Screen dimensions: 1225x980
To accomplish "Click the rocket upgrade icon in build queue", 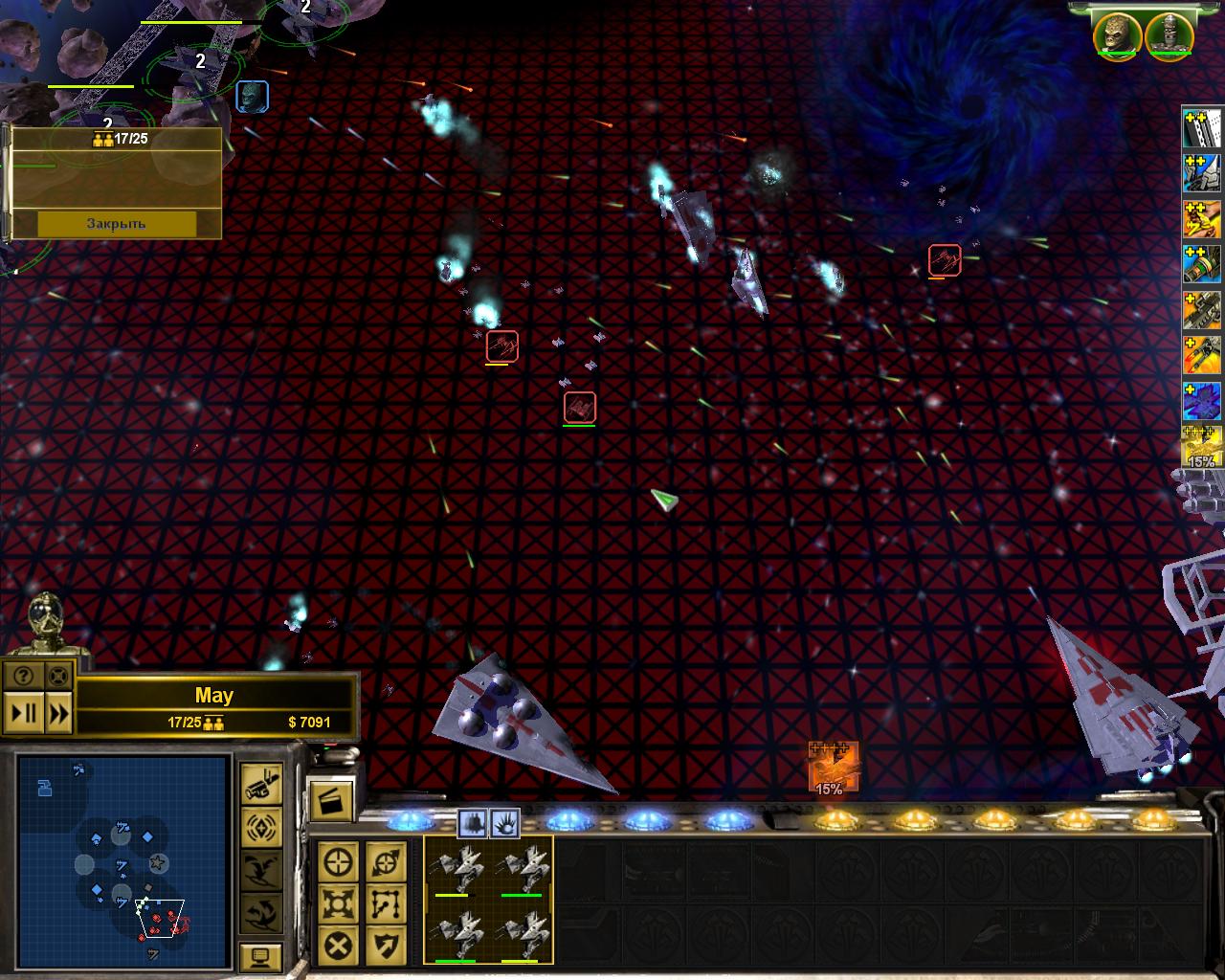I will pyautogui.click(x=1203, y=265).
